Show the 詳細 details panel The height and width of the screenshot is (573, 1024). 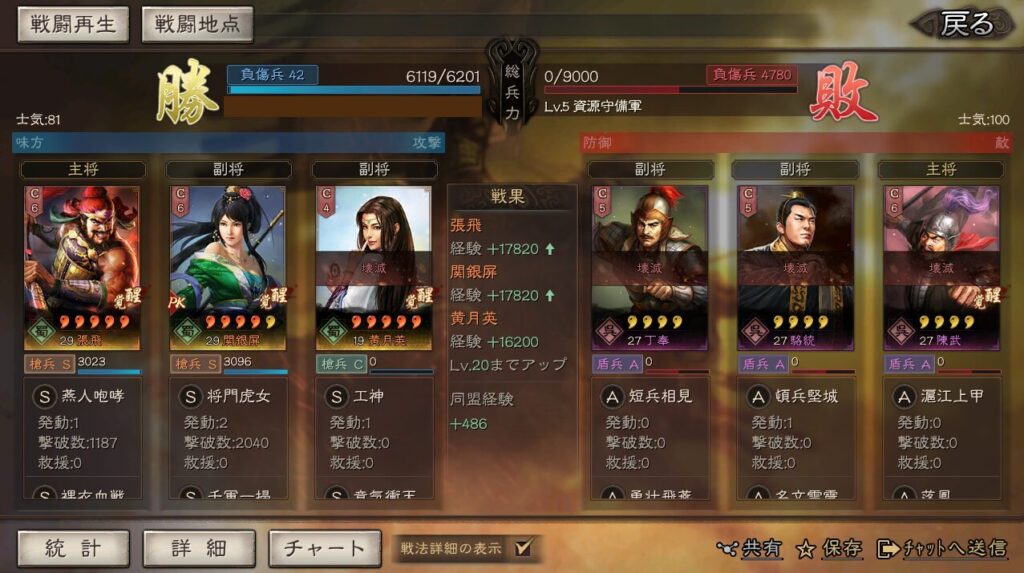pos(199,548)
